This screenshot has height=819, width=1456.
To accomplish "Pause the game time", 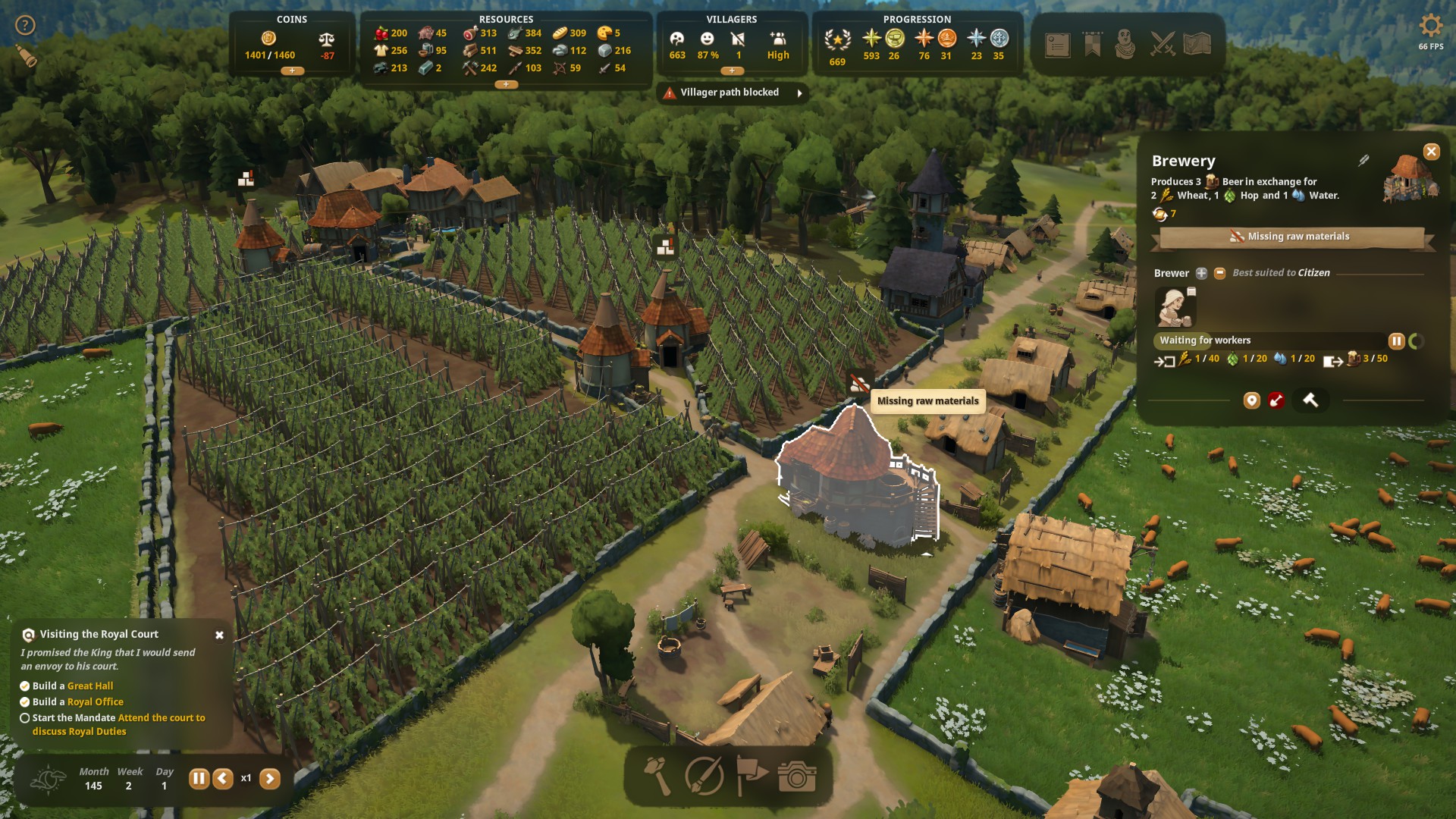I will (x=199, y=778).
